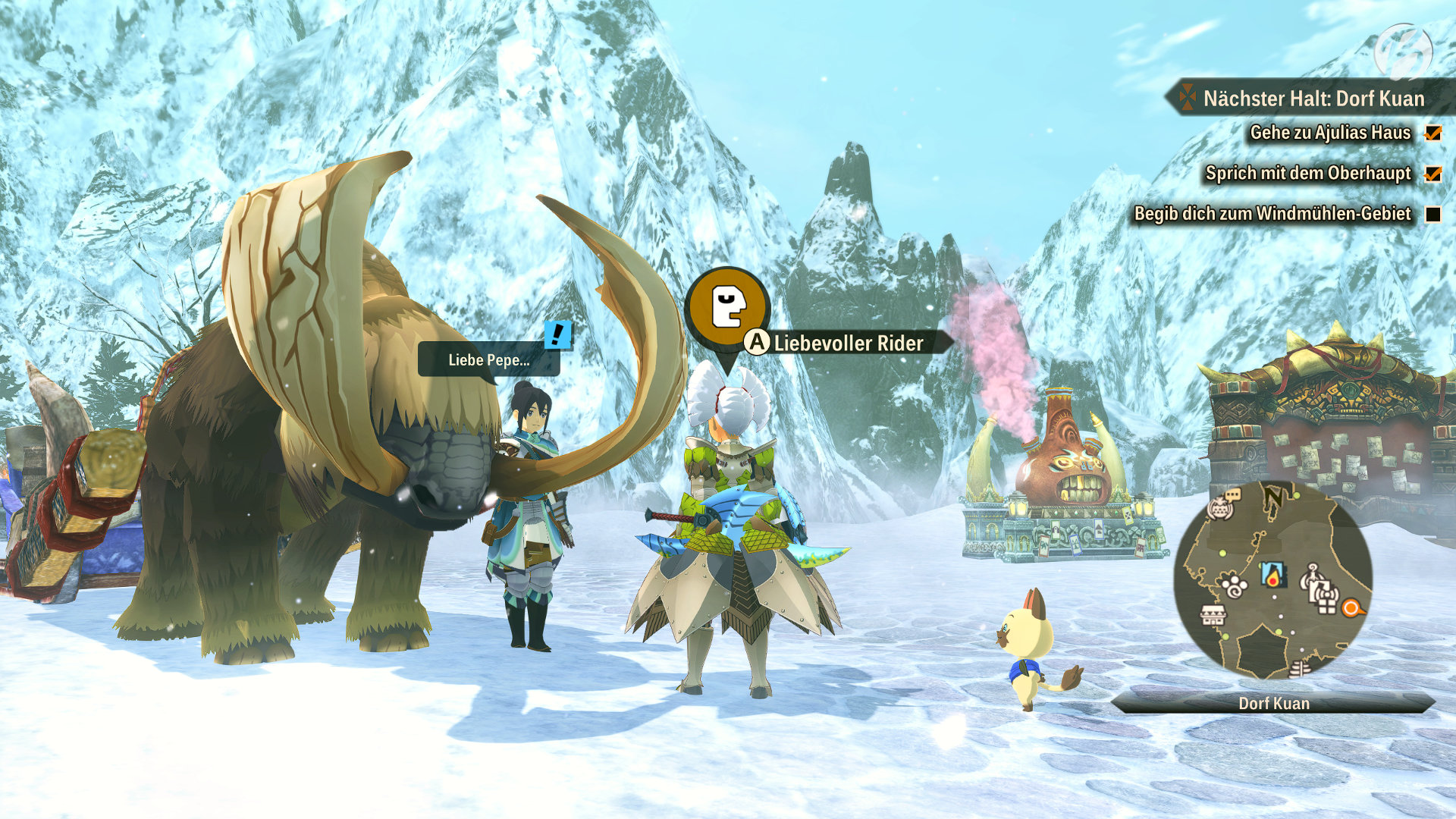Select the "Gehe zu Ajulias Haus" objective
This screenshot has width=1456, height=819.
tap(1330, 133)
